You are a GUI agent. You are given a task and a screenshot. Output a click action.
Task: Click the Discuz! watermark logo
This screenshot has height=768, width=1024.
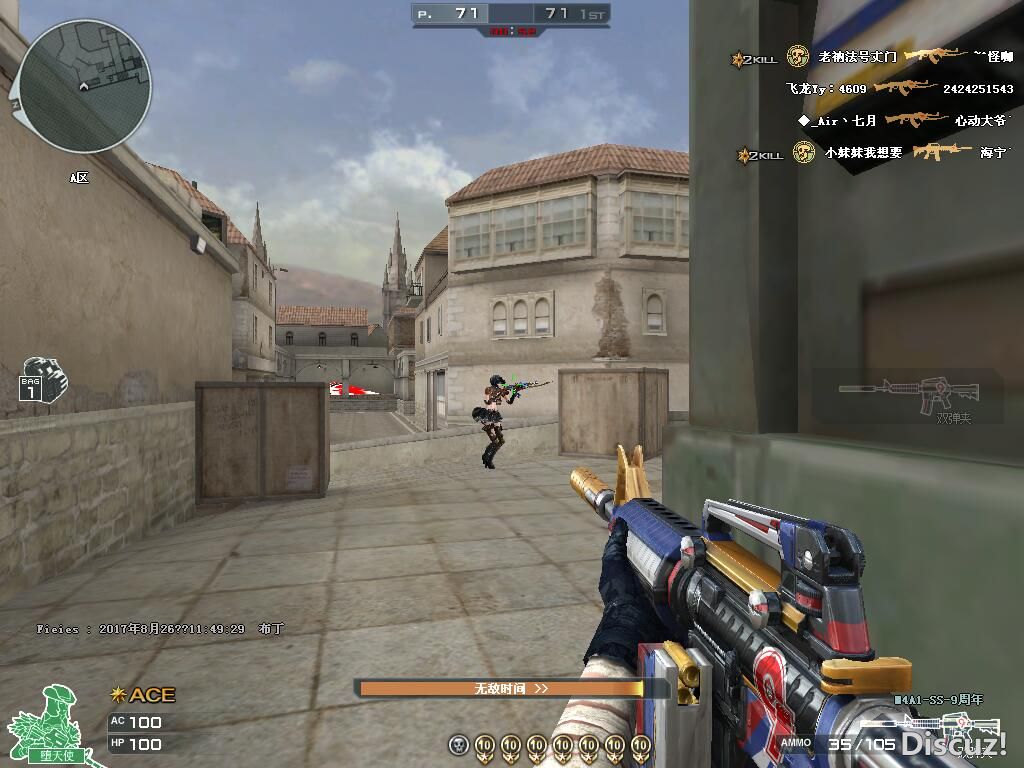point(953,743)
